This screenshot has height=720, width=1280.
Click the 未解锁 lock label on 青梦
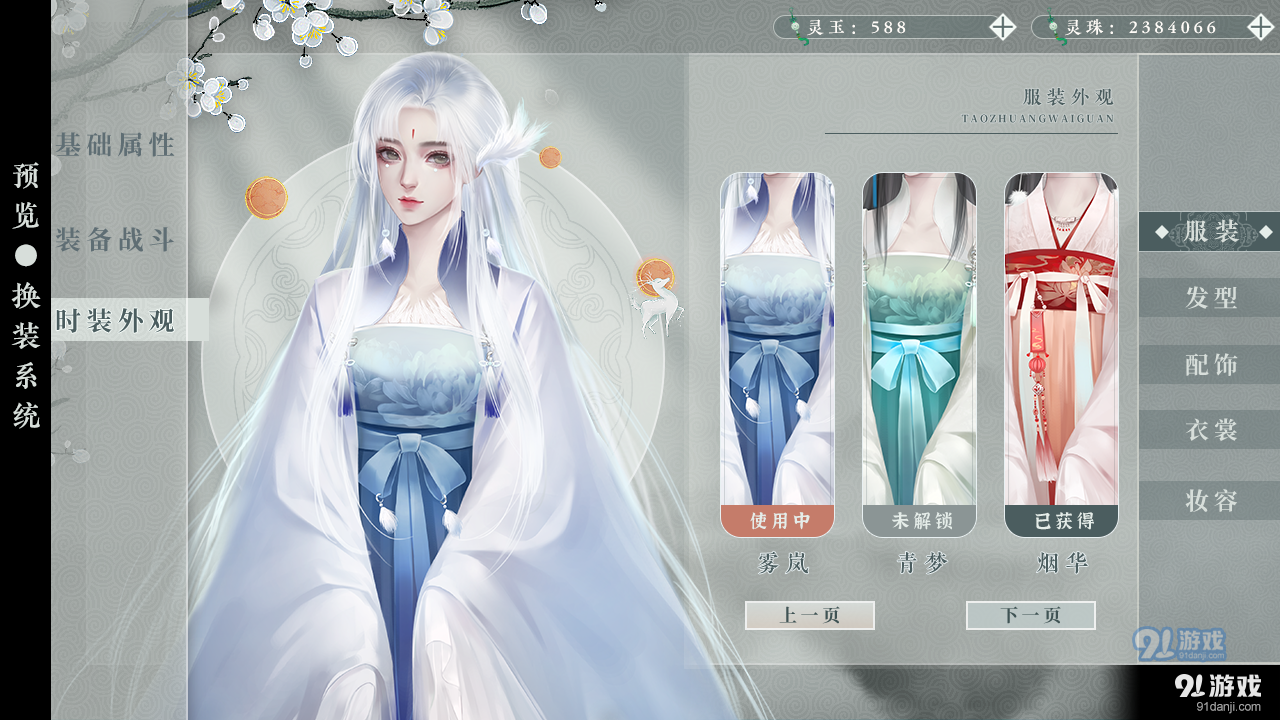click(918, 520)
